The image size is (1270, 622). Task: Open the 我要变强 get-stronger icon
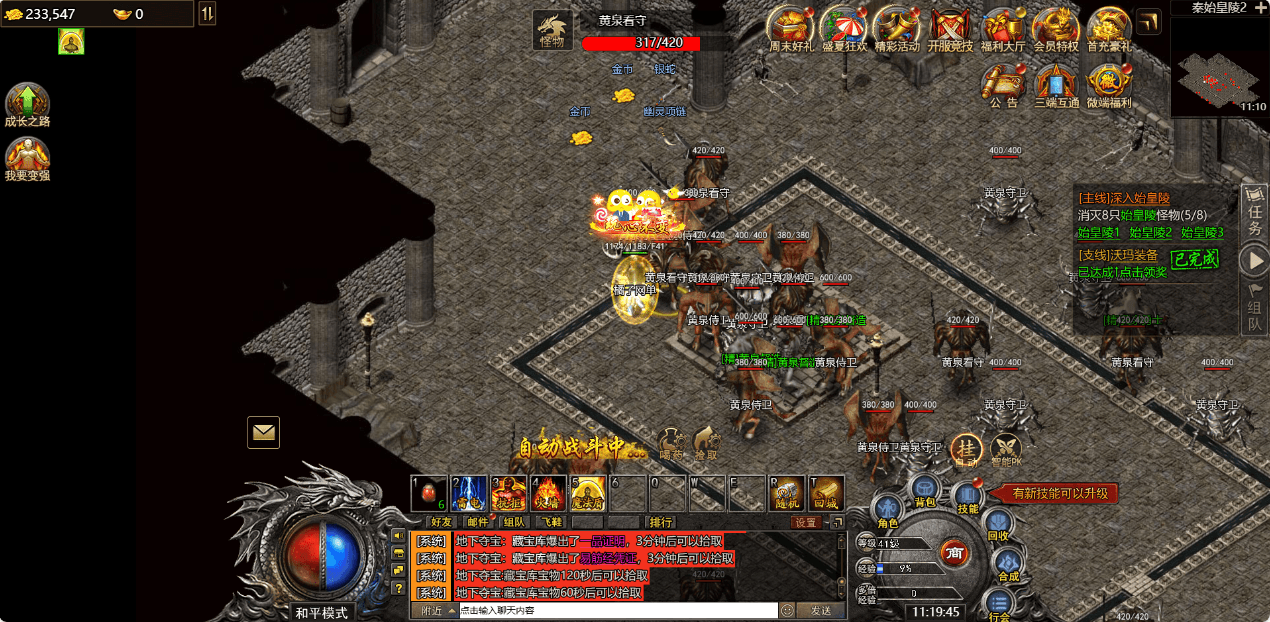pyautogui.click(x=27, y=157)
